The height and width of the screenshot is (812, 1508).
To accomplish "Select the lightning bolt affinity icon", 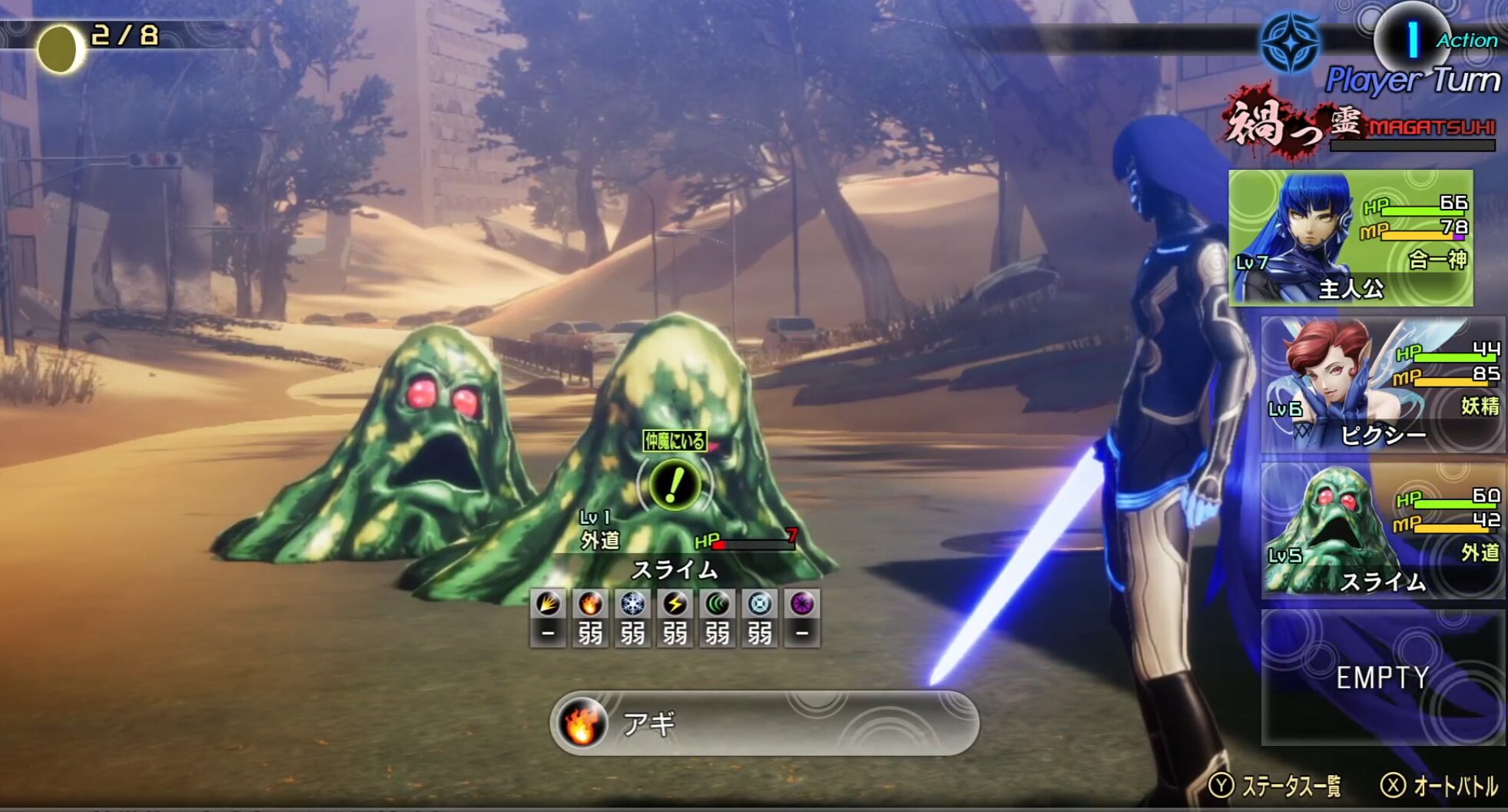I will 674,604.
